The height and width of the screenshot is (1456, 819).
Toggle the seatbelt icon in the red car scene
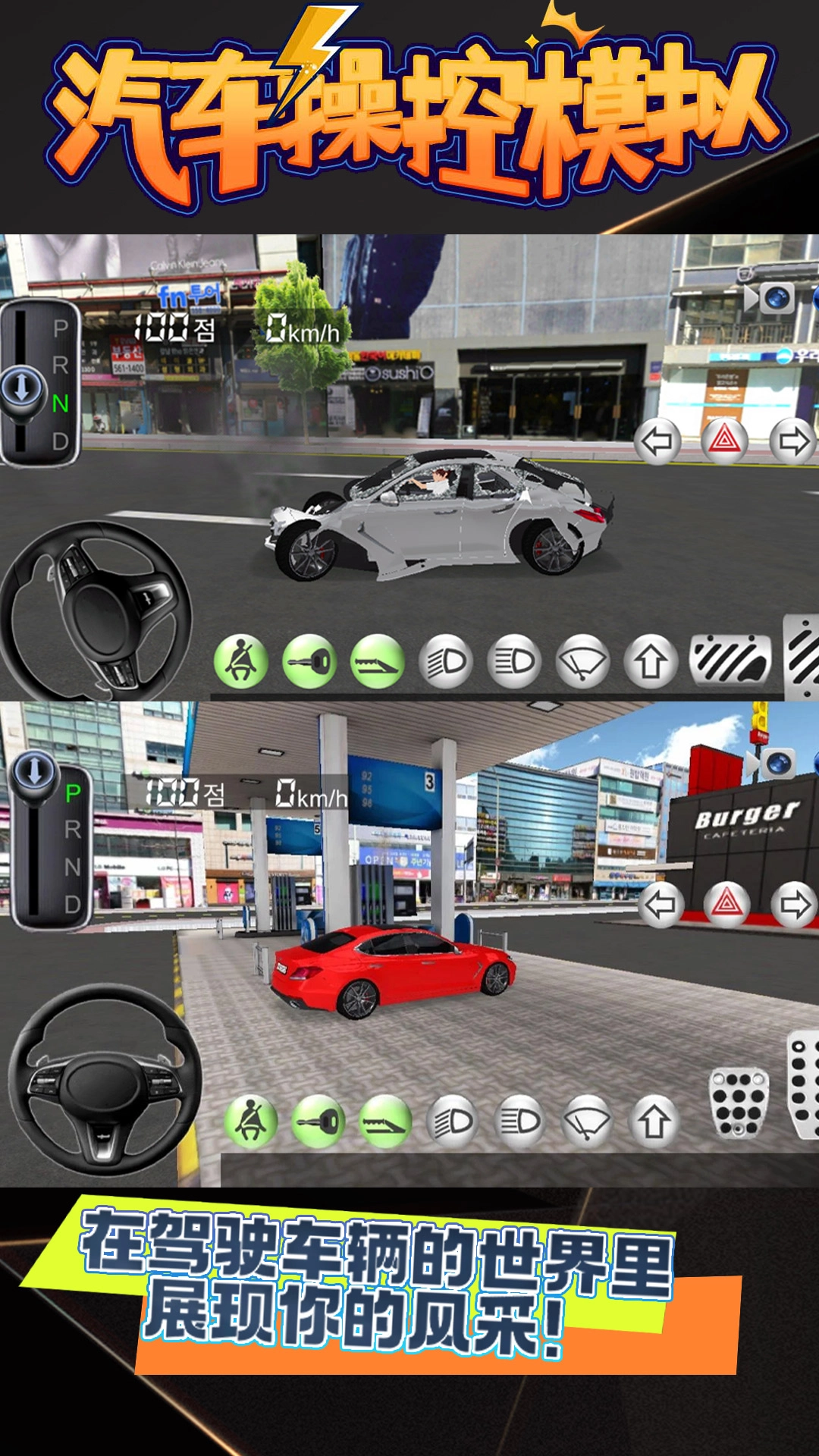point(250,1122)
